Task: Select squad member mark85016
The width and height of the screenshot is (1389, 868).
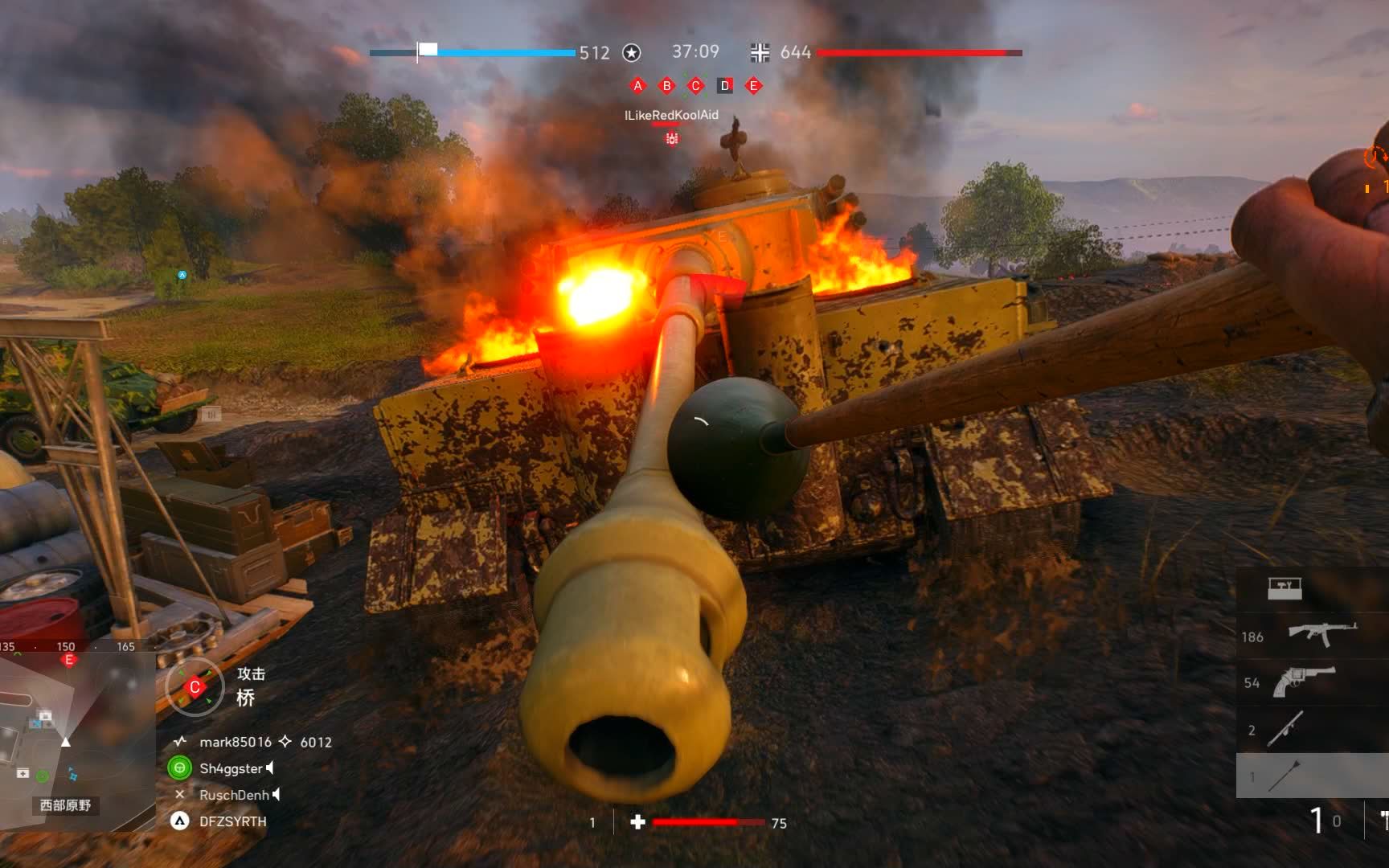Action: [236, 742]
